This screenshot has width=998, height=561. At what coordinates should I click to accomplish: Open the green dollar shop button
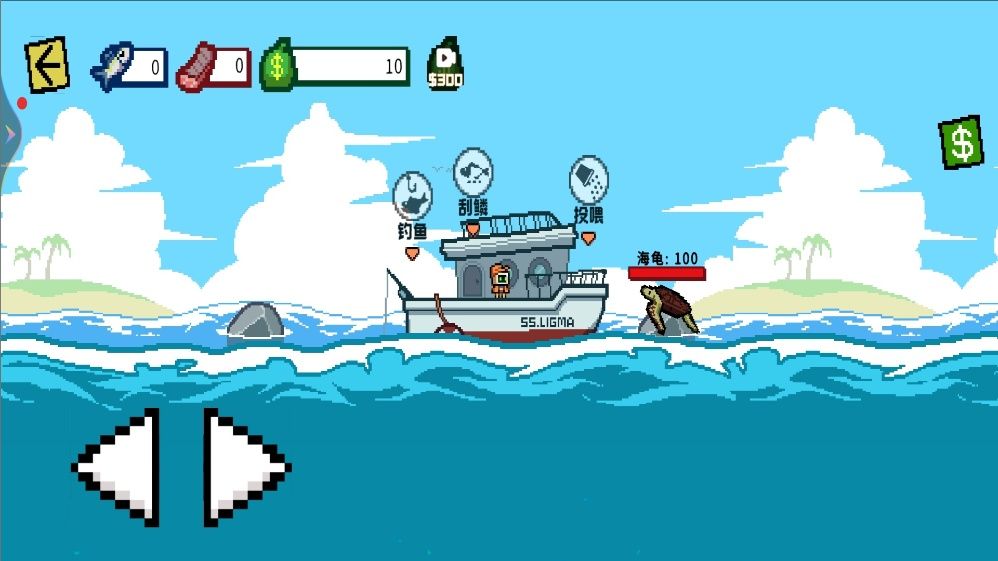coord(961,143)
